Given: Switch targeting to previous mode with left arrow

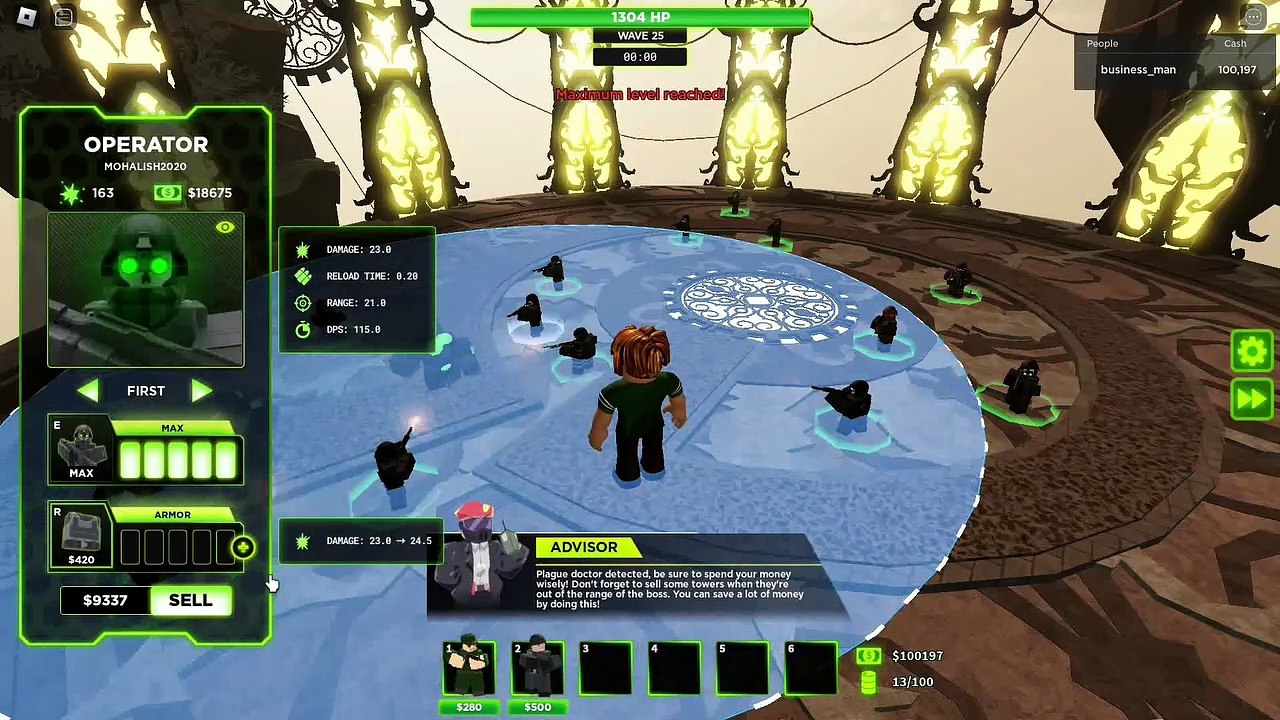Looking at the screenshot, I should coord(88,391).
